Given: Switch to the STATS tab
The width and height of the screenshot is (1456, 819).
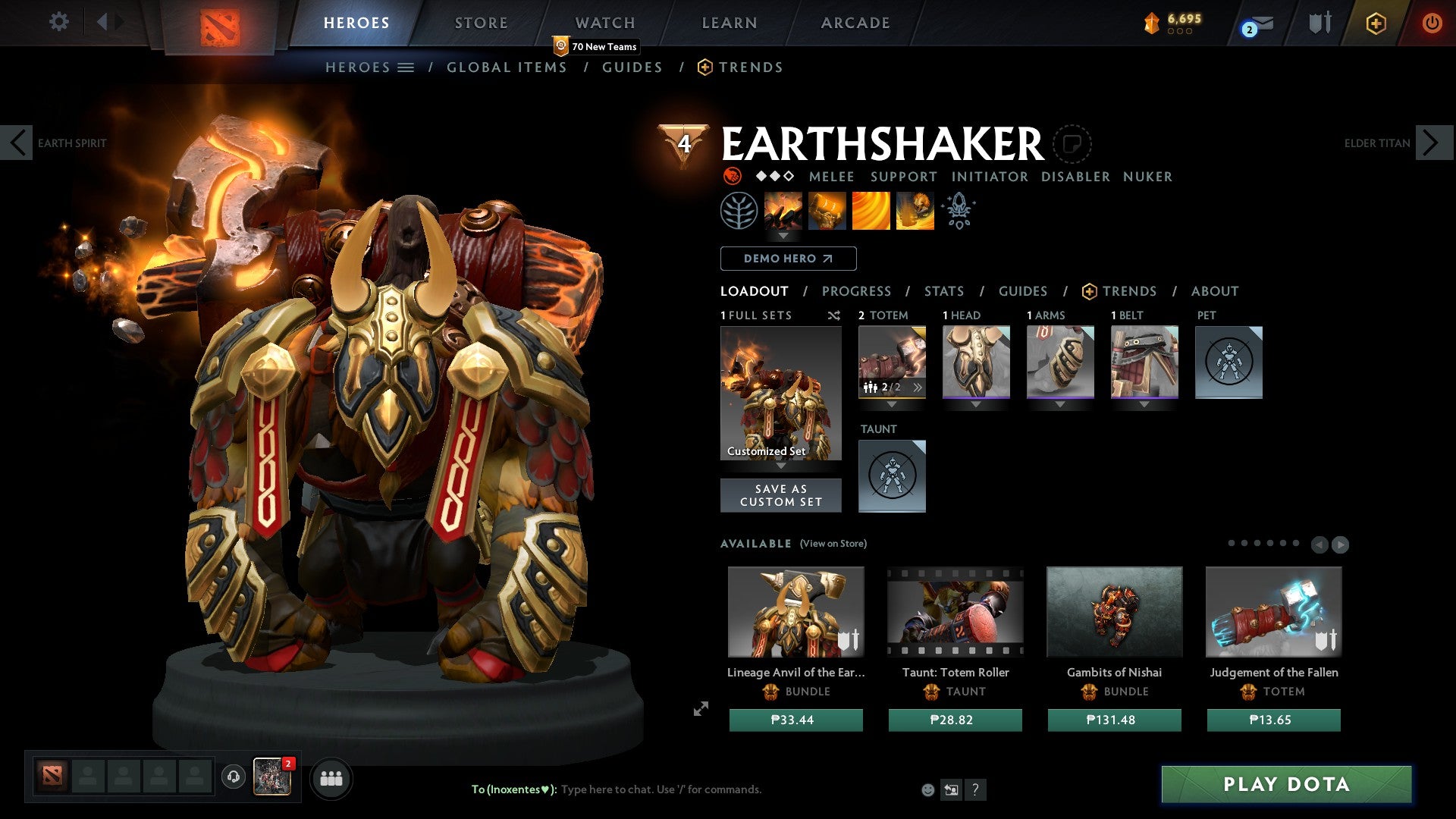Looking at the screenshot, I should click(944, 290).
